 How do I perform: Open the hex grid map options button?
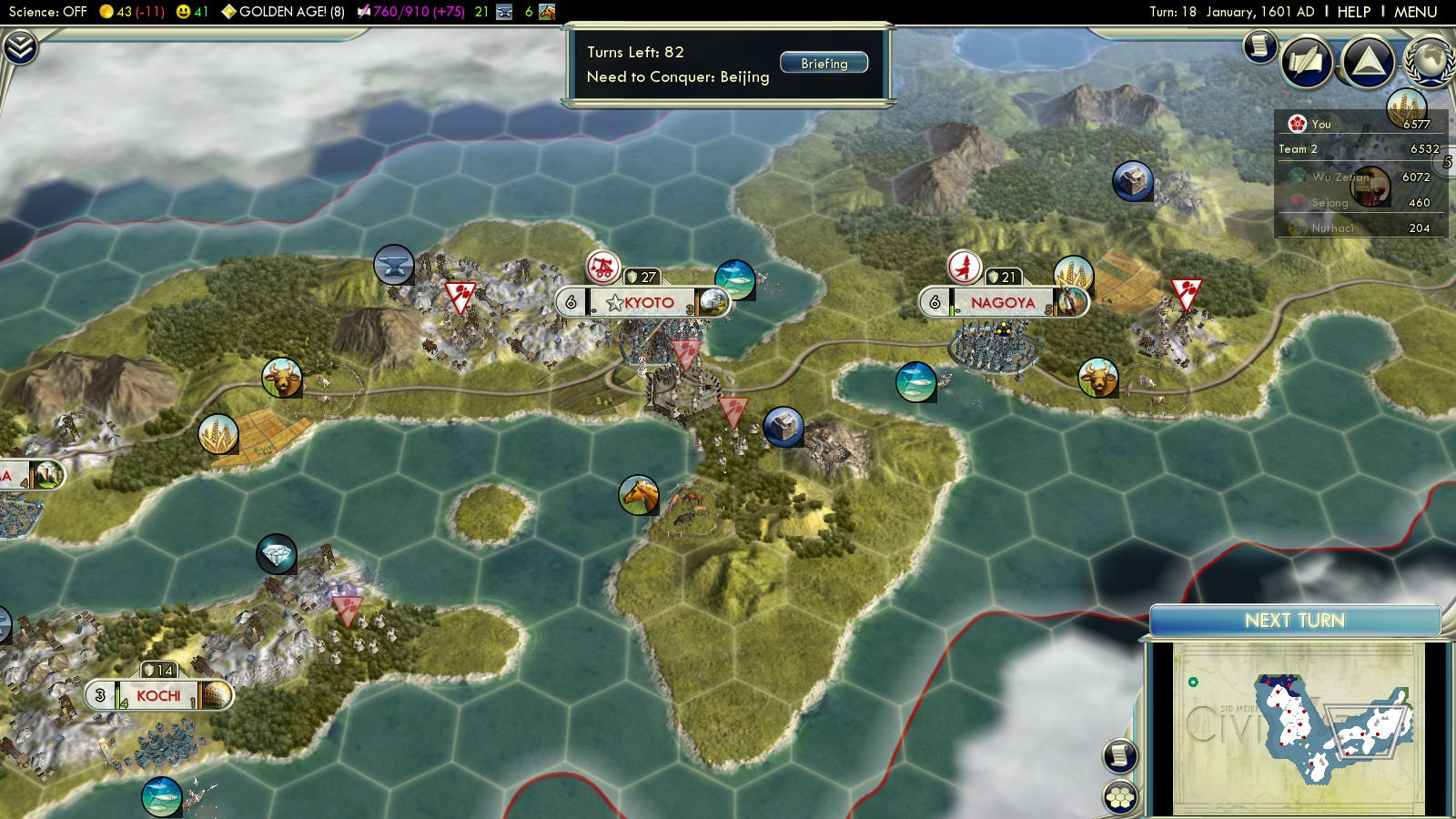tap(1120, 796)
